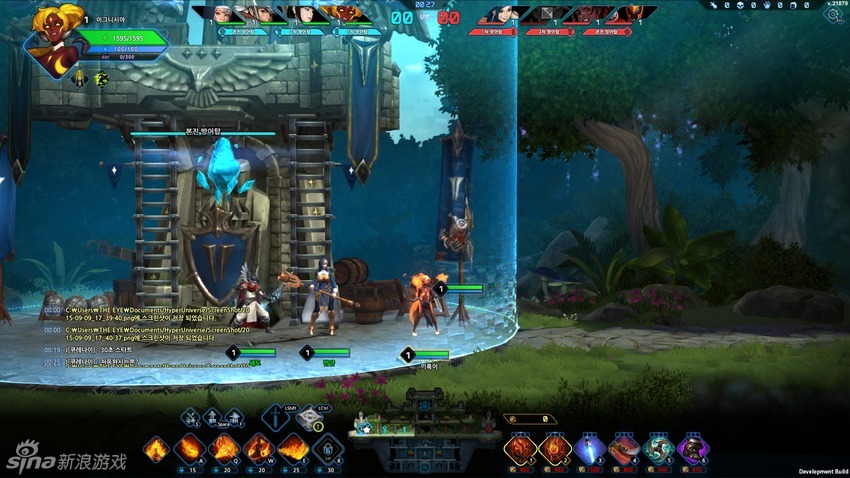
Task: Click the red team's last hero portrait
Action: [x=626, y=15]
